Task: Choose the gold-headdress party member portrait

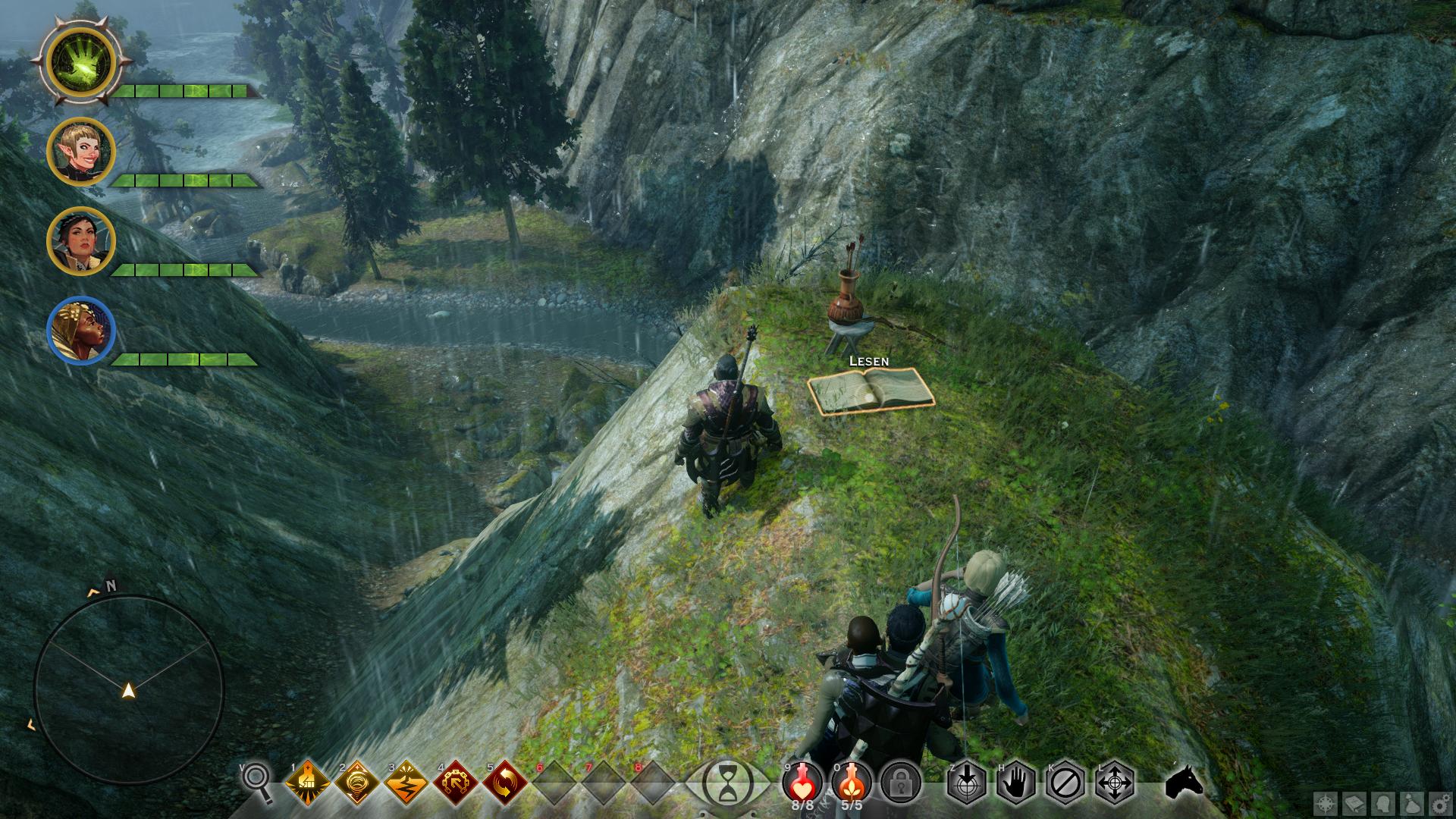Action: tap(80, 331)
